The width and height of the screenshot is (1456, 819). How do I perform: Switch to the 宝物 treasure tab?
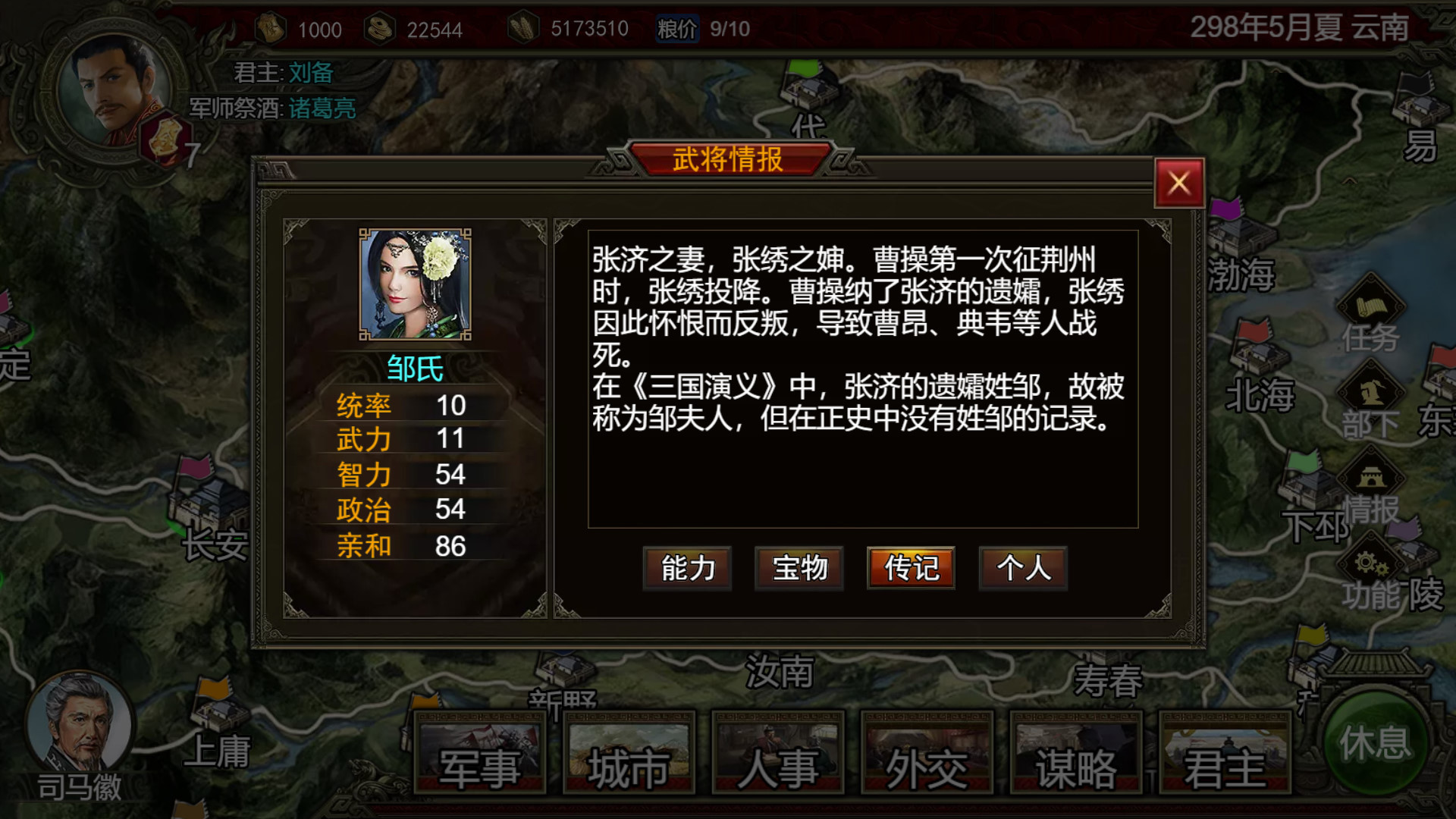point(798,569)
